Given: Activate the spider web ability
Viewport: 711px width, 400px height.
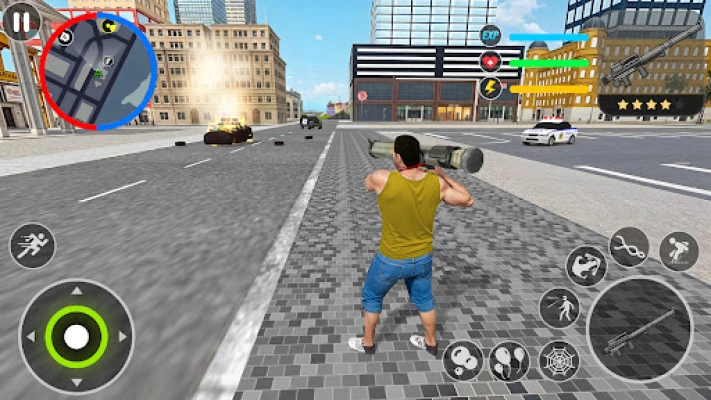Looking at the screenshot, I should [x=559, y=360].
